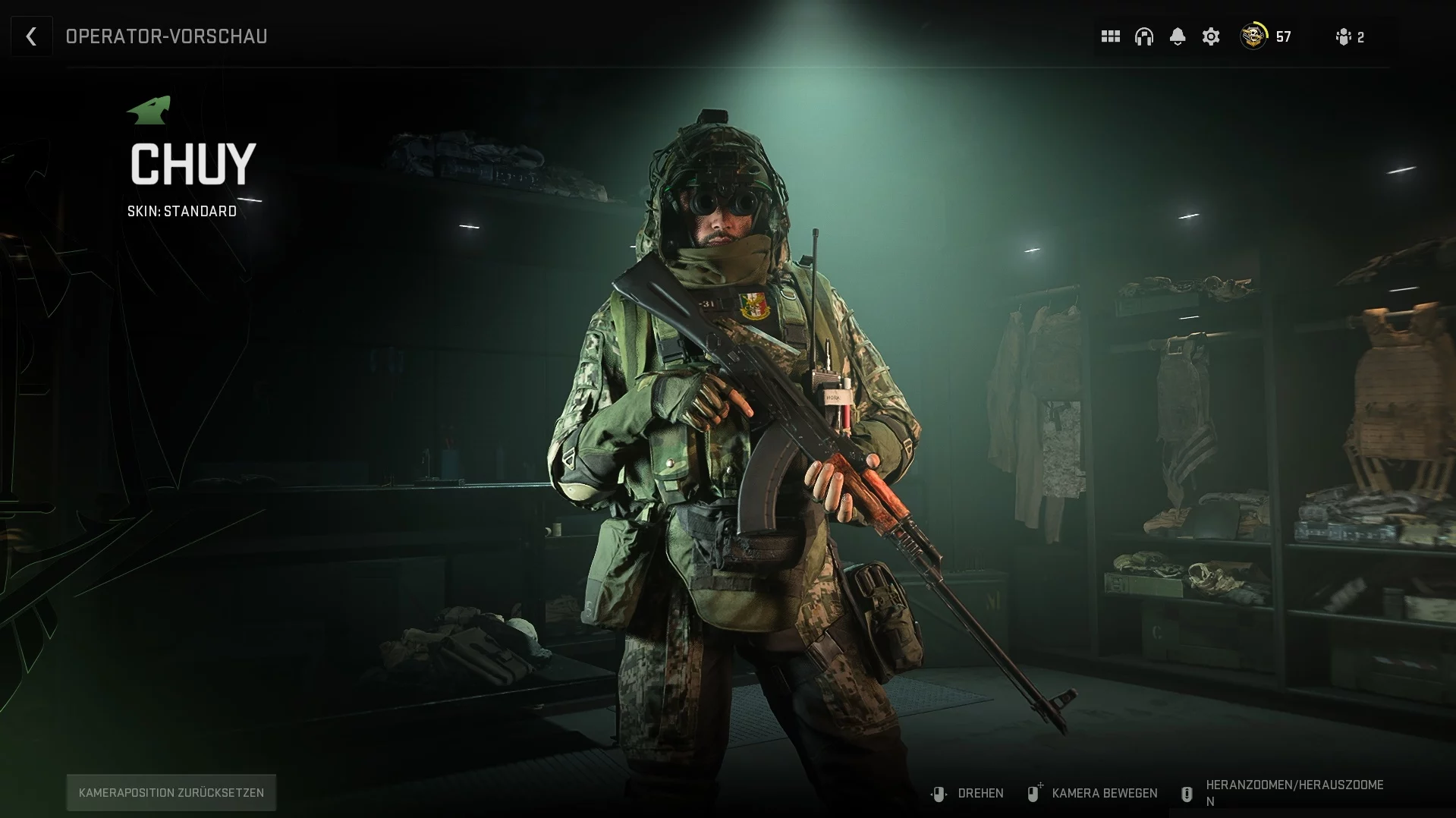
Task: Open the headset voice chat settings
Action: pos(1143,36)
